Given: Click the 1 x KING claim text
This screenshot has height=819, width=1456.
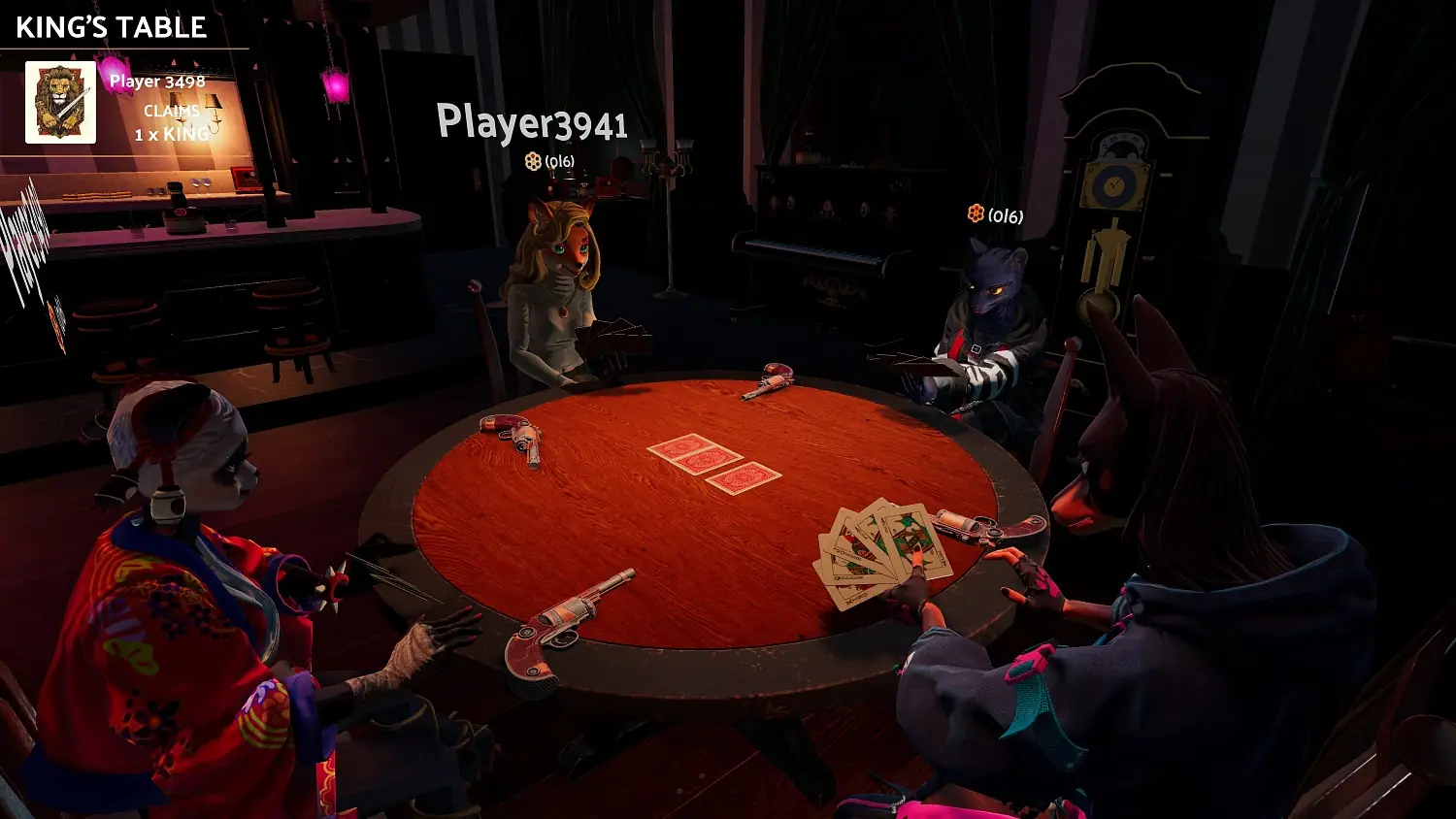Looking at the screenshot, I should coord(173,135).
